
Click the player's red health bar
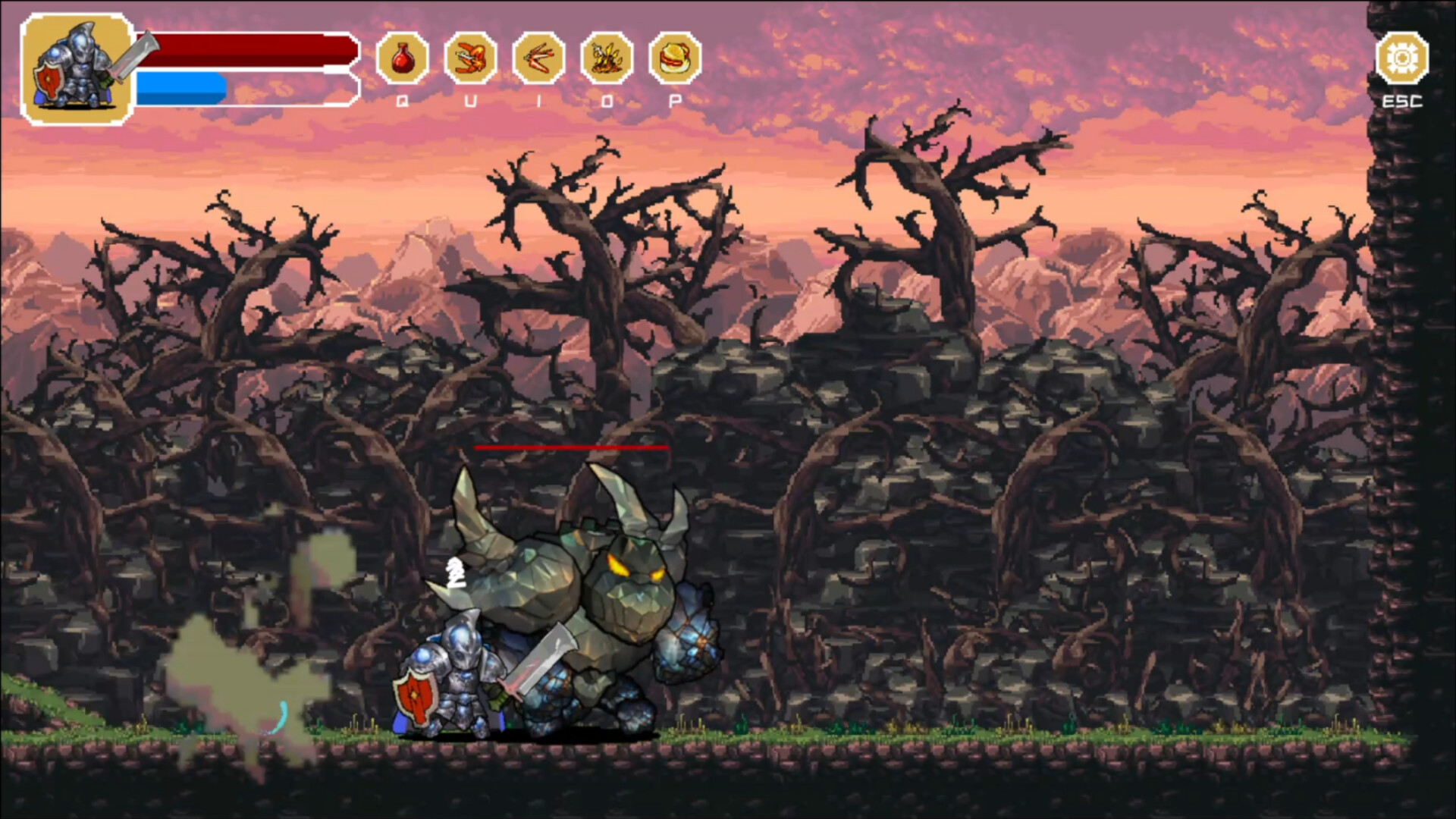(x=243, y=49)
